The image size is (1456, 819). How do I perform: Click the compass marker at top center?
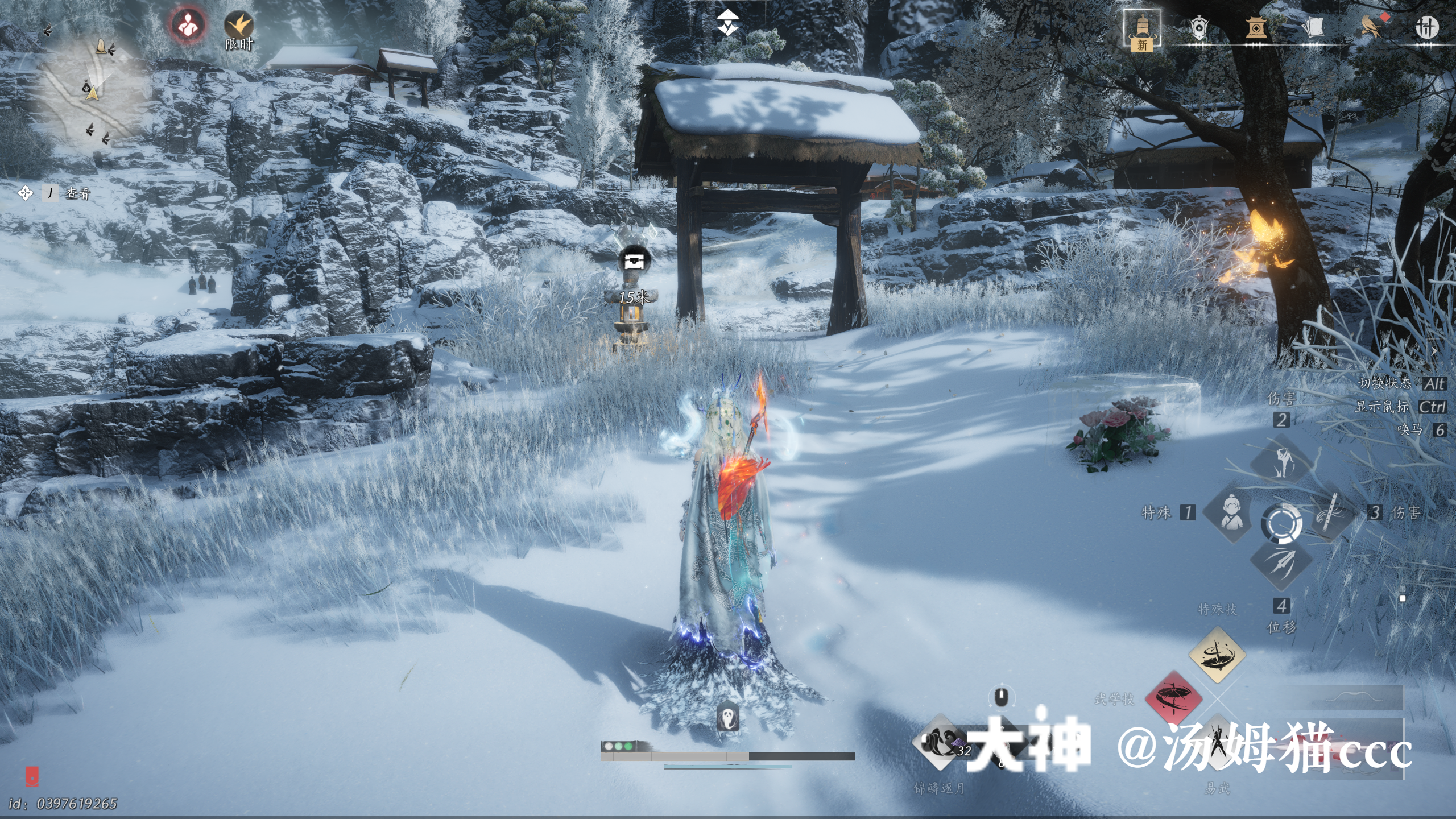[x=727, y=23]
